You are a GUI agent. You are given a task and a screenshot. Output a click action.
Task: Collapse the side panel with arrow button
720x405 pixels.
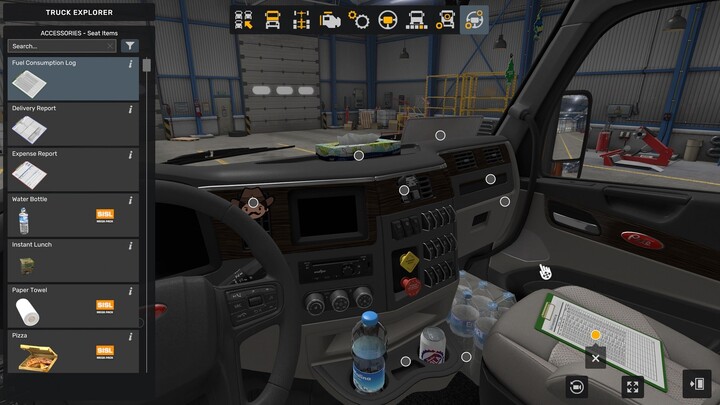(697, 384)
